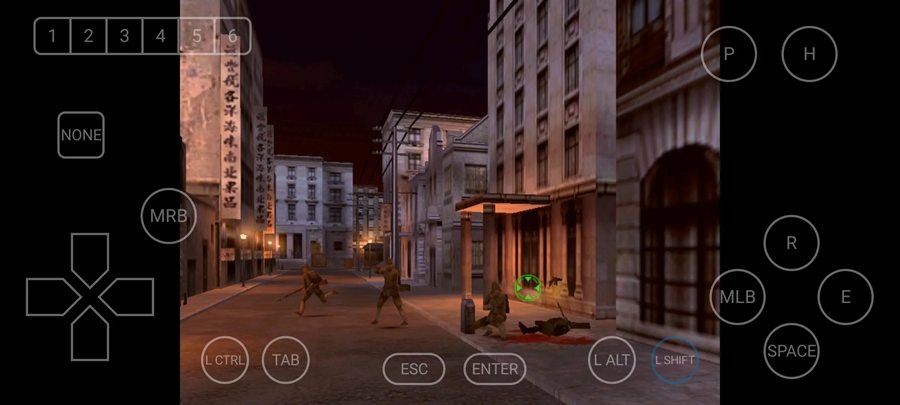Tap the H circle button
Viewport: 900px width, 405px height.
coord(810,54)
